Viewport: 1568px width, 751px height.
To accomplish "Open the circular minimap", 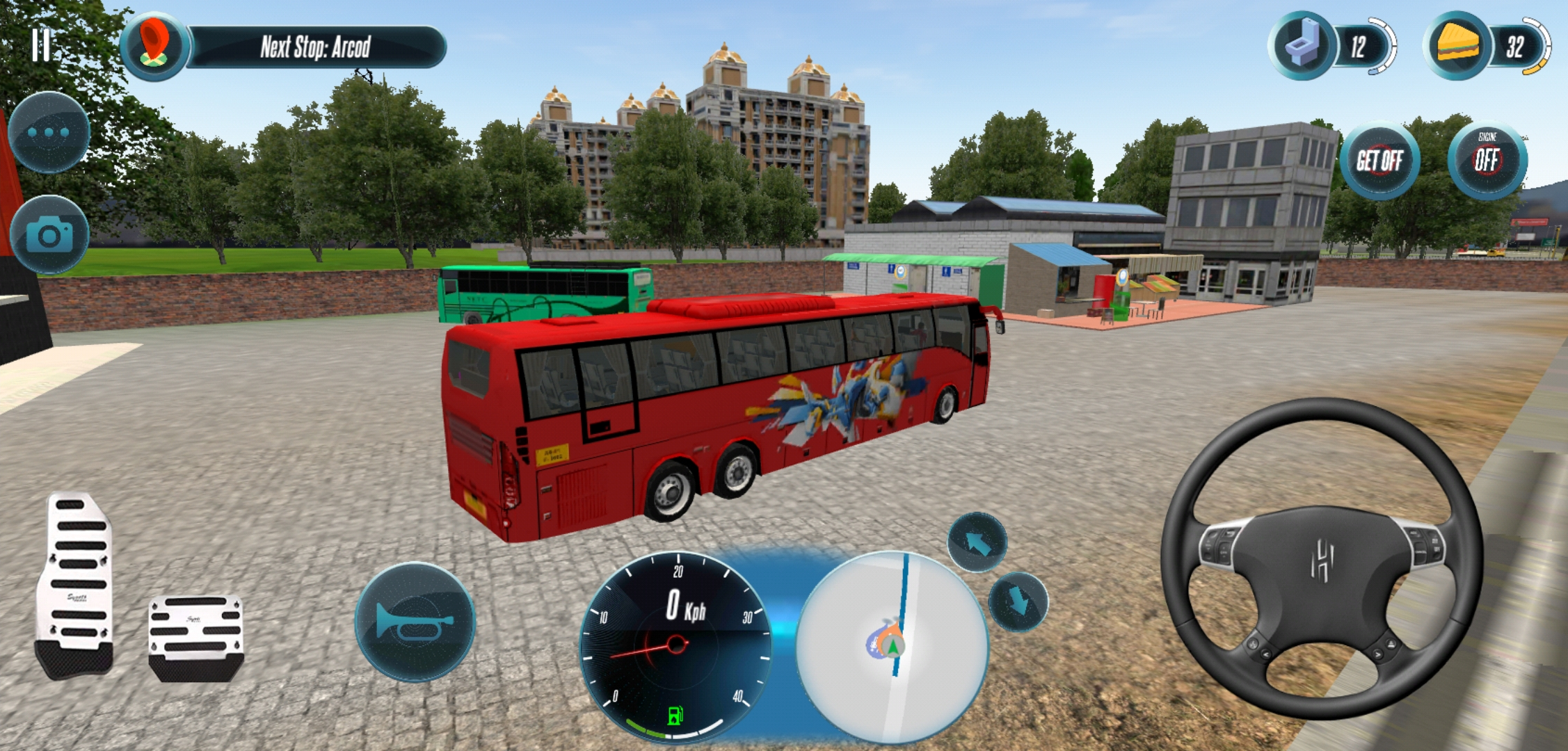I will point(892,647).
